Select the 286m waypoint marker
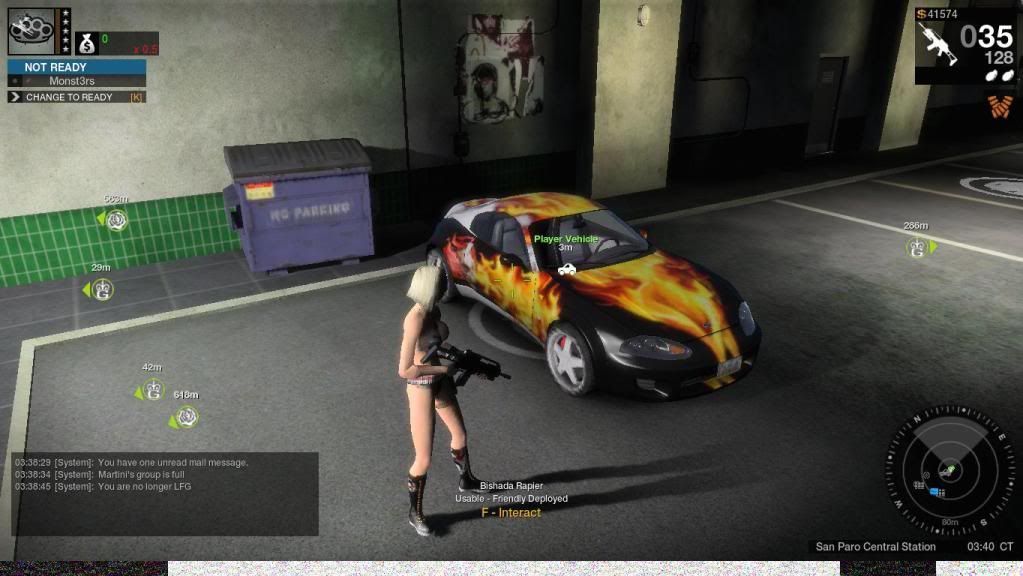Viewport: 1023px width, 576px height. pos(916,247)
